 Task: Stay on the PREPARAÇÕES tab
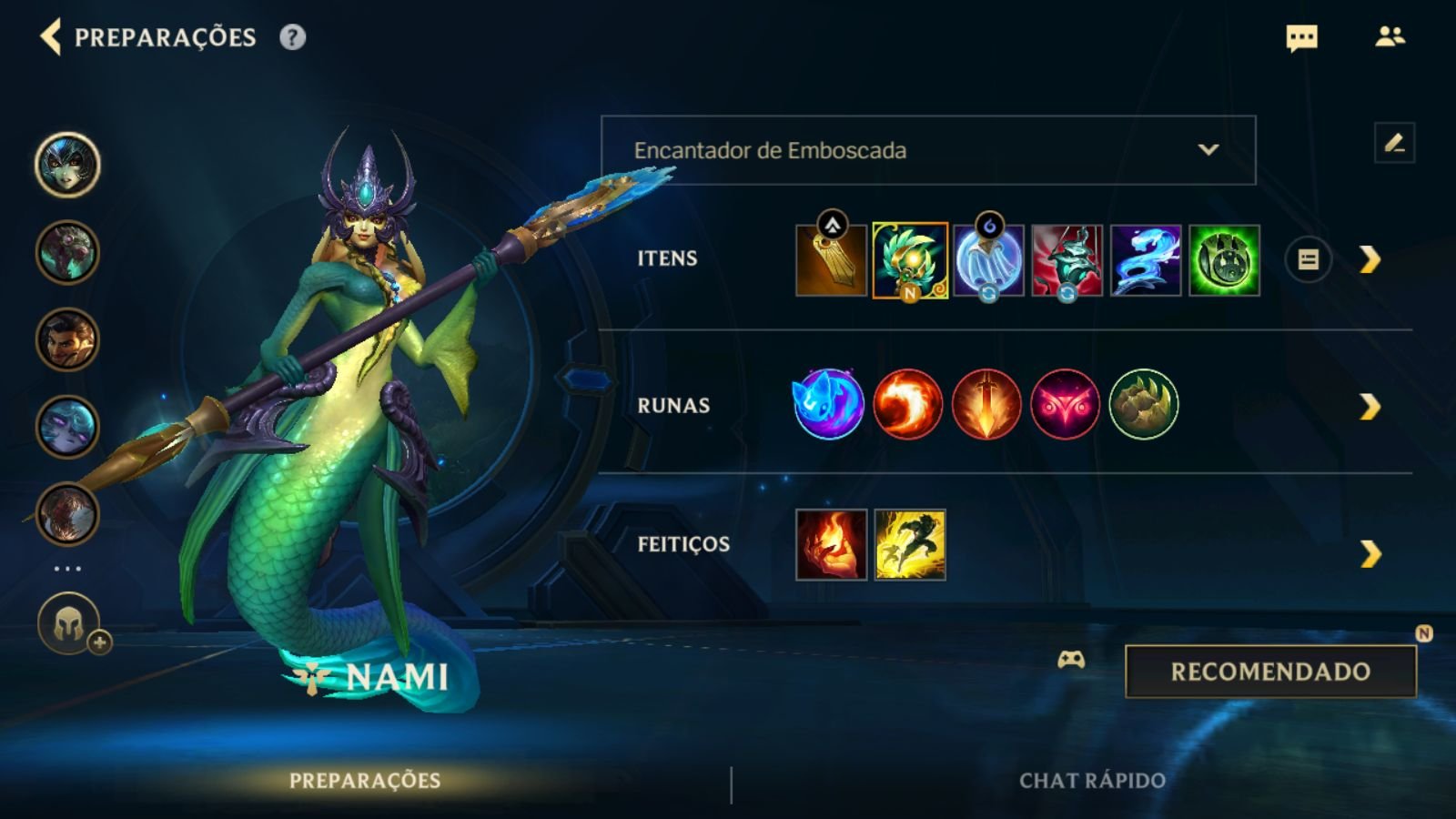pos(364,780)
